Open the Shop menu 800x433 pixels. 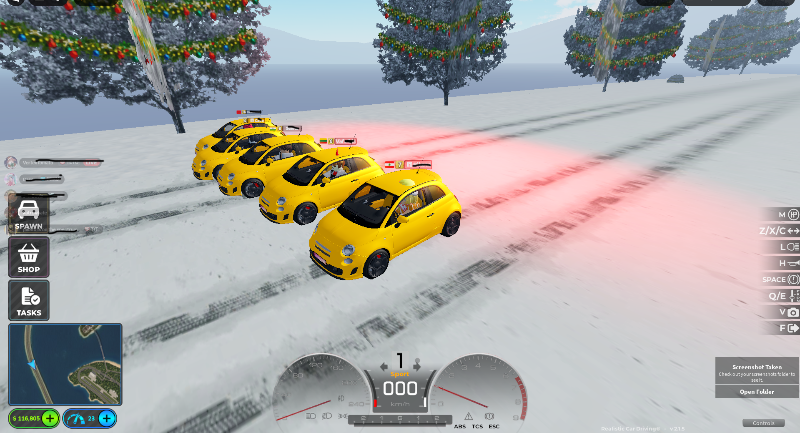click(x=28, y=257)
